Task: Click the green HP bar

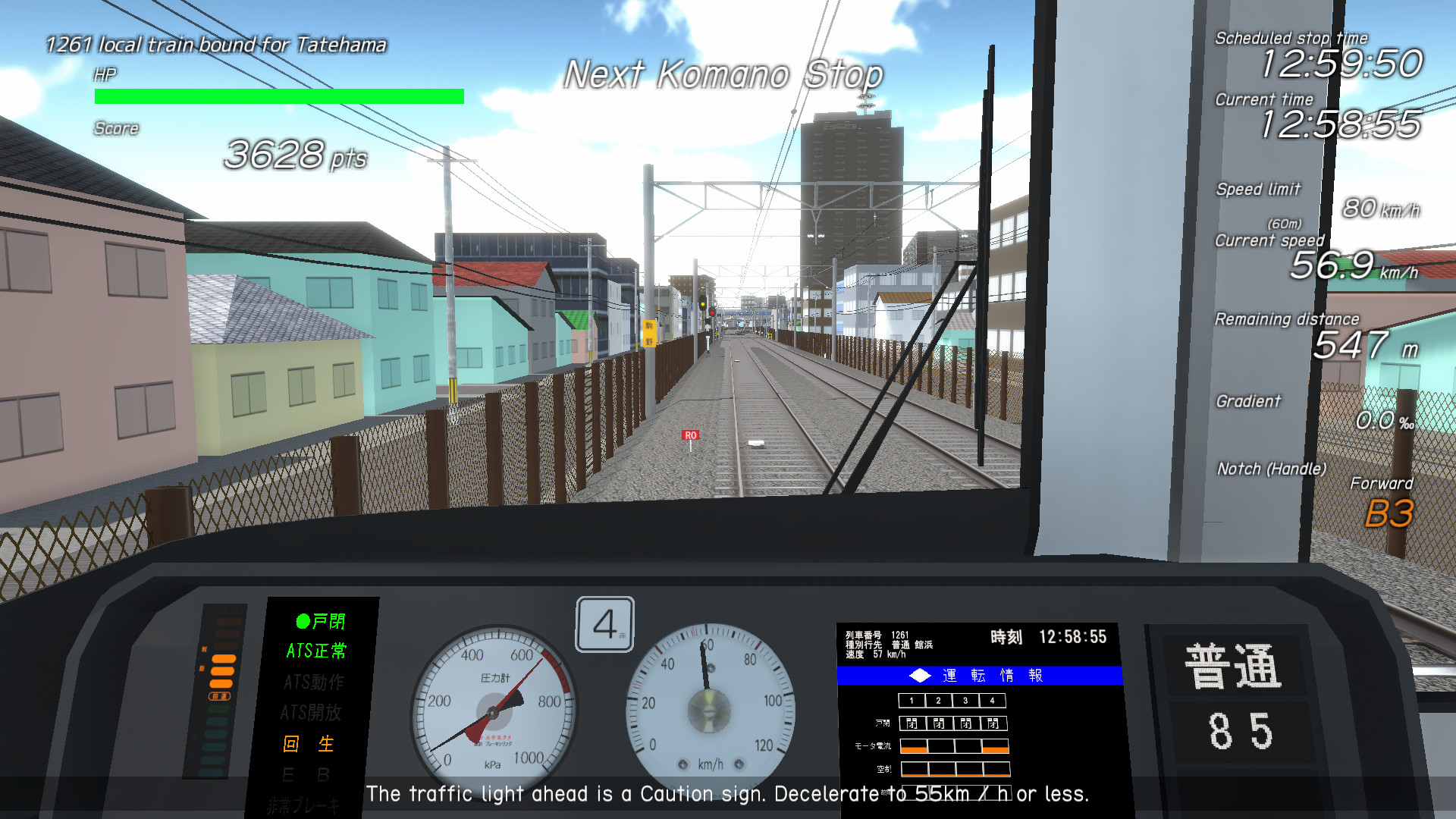Action: 278,95
